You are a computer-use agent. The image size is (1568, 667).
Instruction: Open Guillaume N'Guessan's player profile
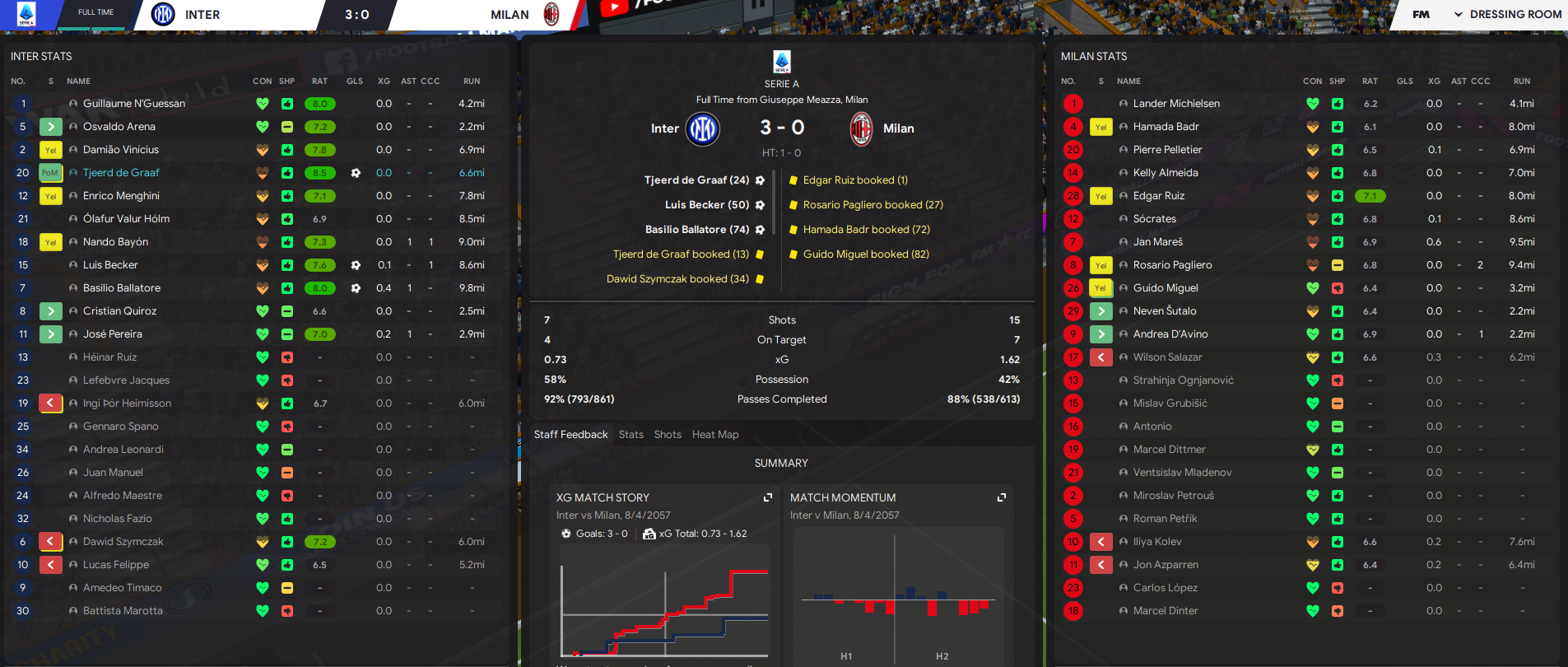coord(134,104)
